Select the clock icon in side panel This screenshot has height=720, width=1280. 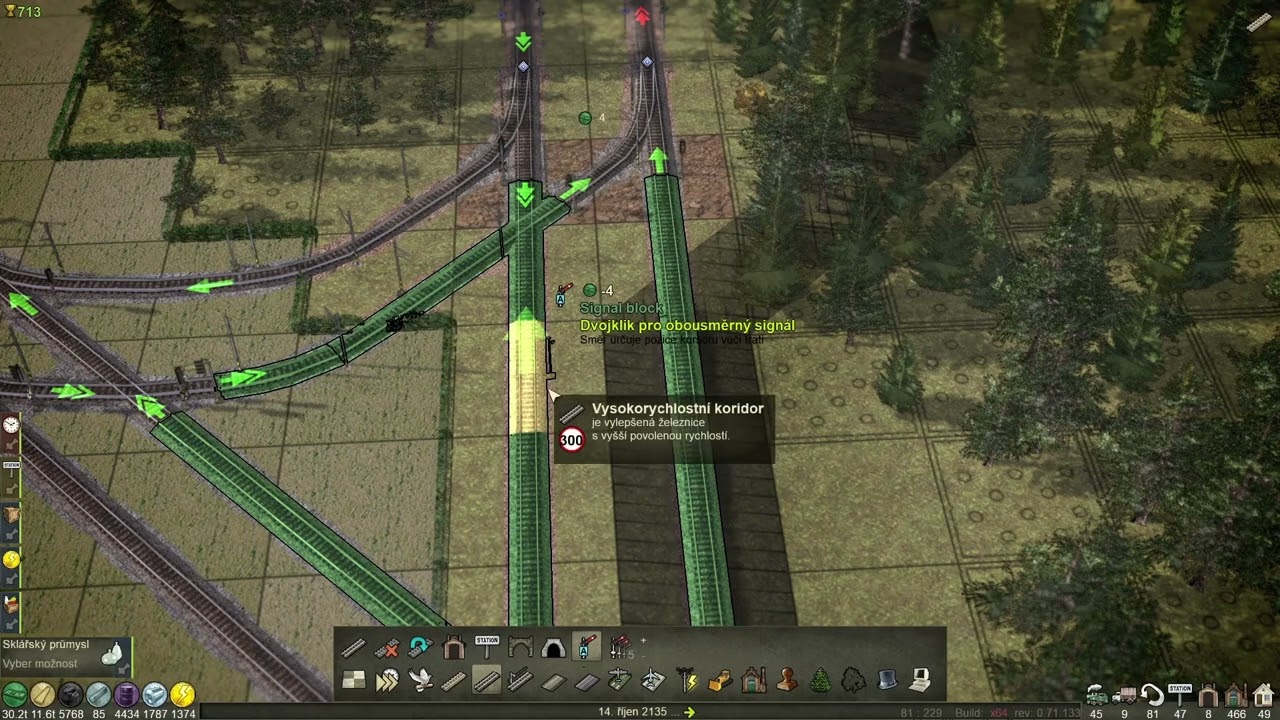[x=11, y=425]
